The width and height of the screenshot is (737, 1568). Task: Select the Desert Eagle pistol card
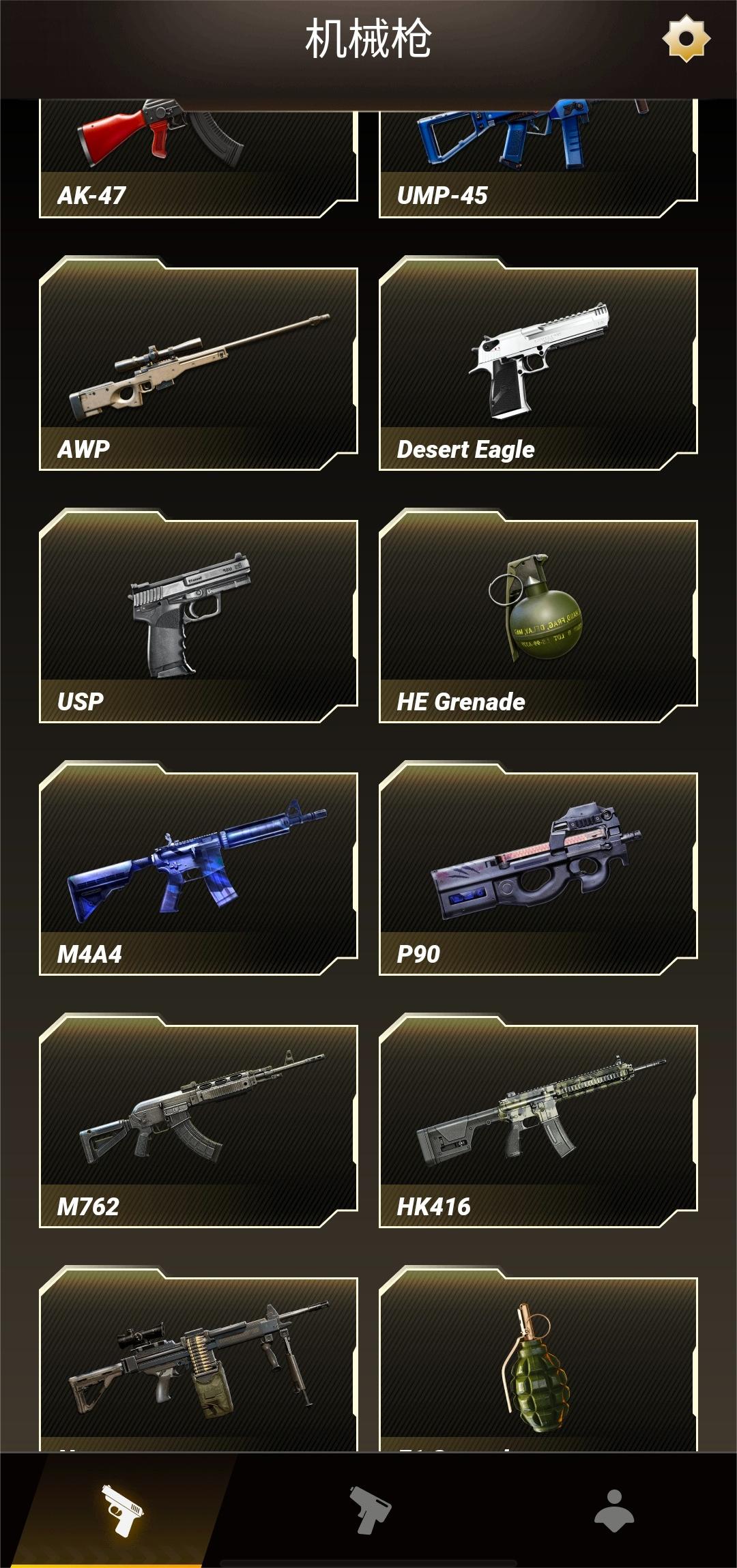538,368
